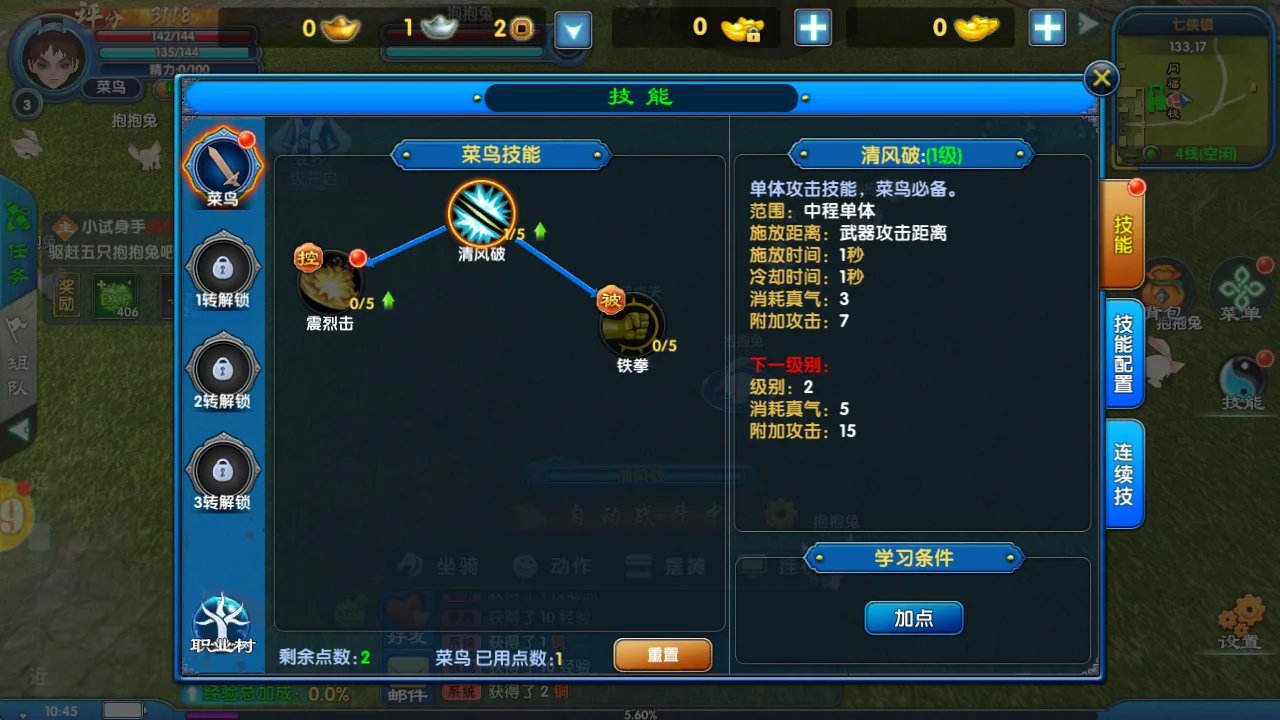1280x720 pixels.
Task: Collapse the top currency bar with the blue arrow
Action: (x=572, y=30)
